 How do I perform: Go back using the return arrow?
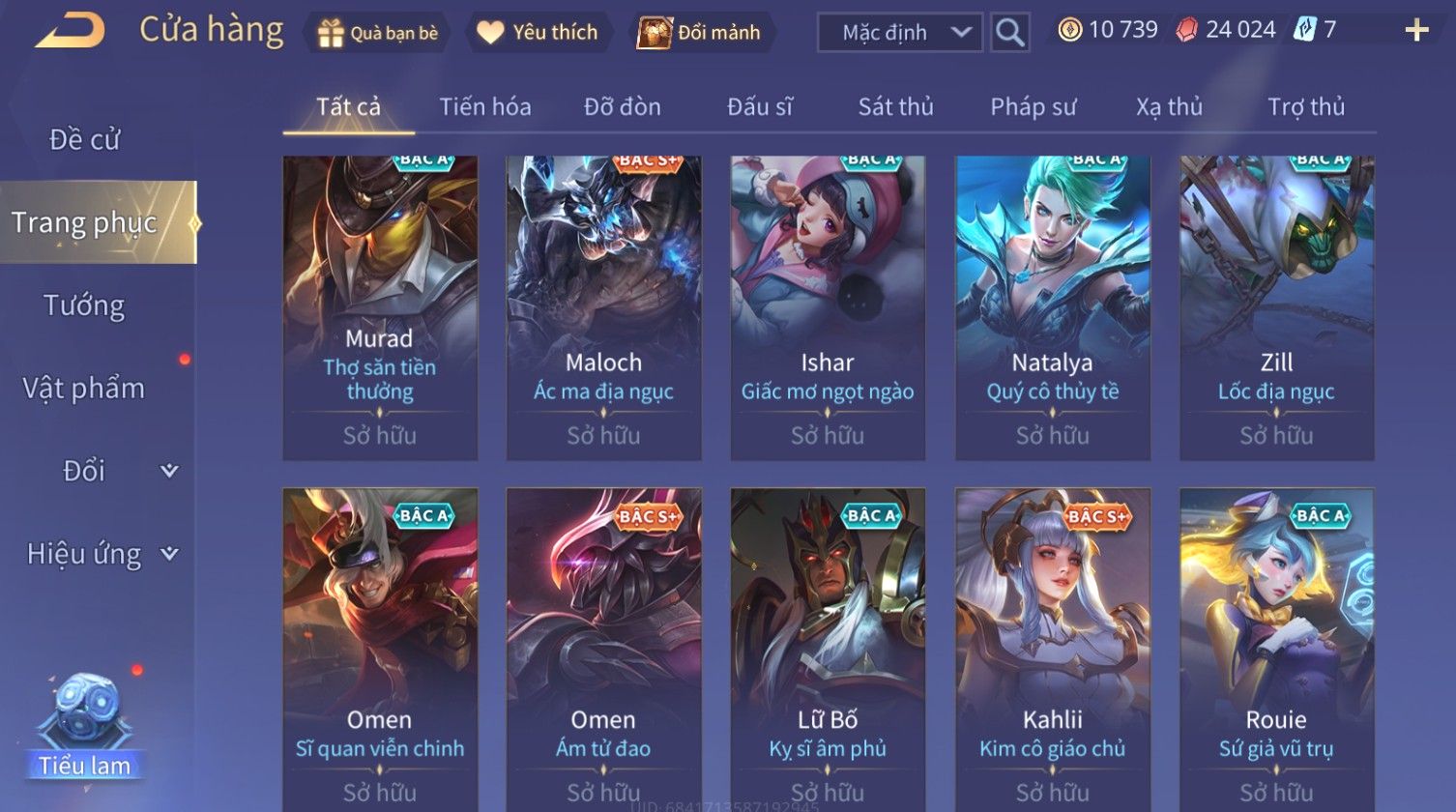click(70, 31)
